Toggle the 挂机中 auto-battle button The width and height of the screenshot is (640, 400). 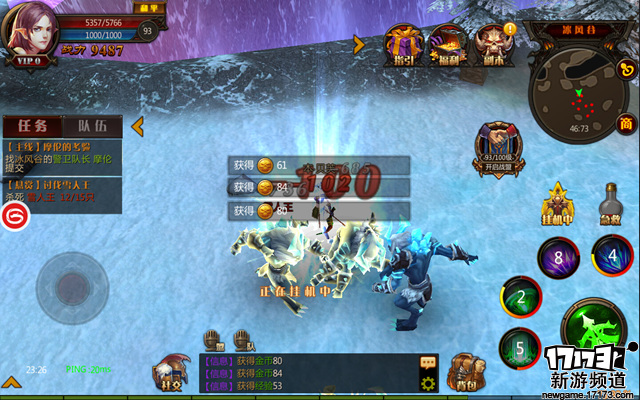[x=559, y=202]
